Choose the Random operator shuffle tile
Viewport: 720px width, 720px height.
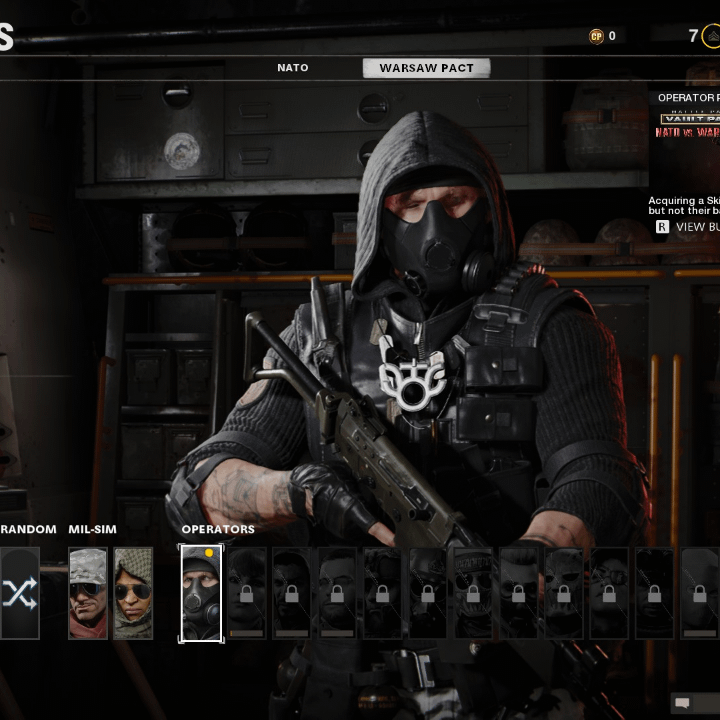tap(20, 593)
